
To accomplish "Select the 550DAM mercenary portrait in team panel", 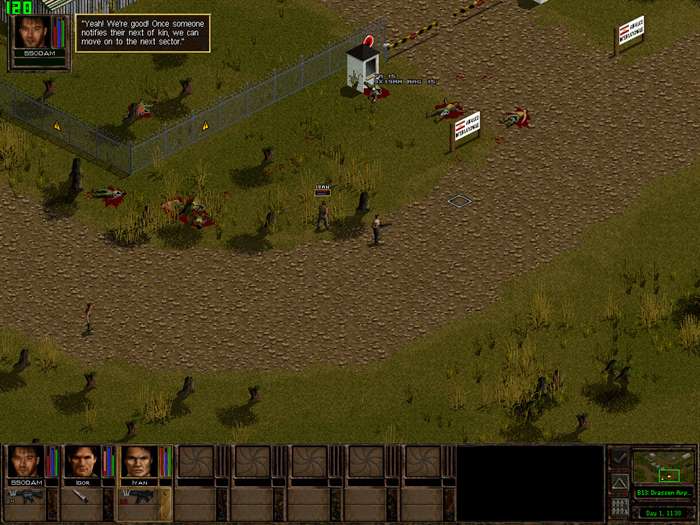I will [x=23, y=462].
